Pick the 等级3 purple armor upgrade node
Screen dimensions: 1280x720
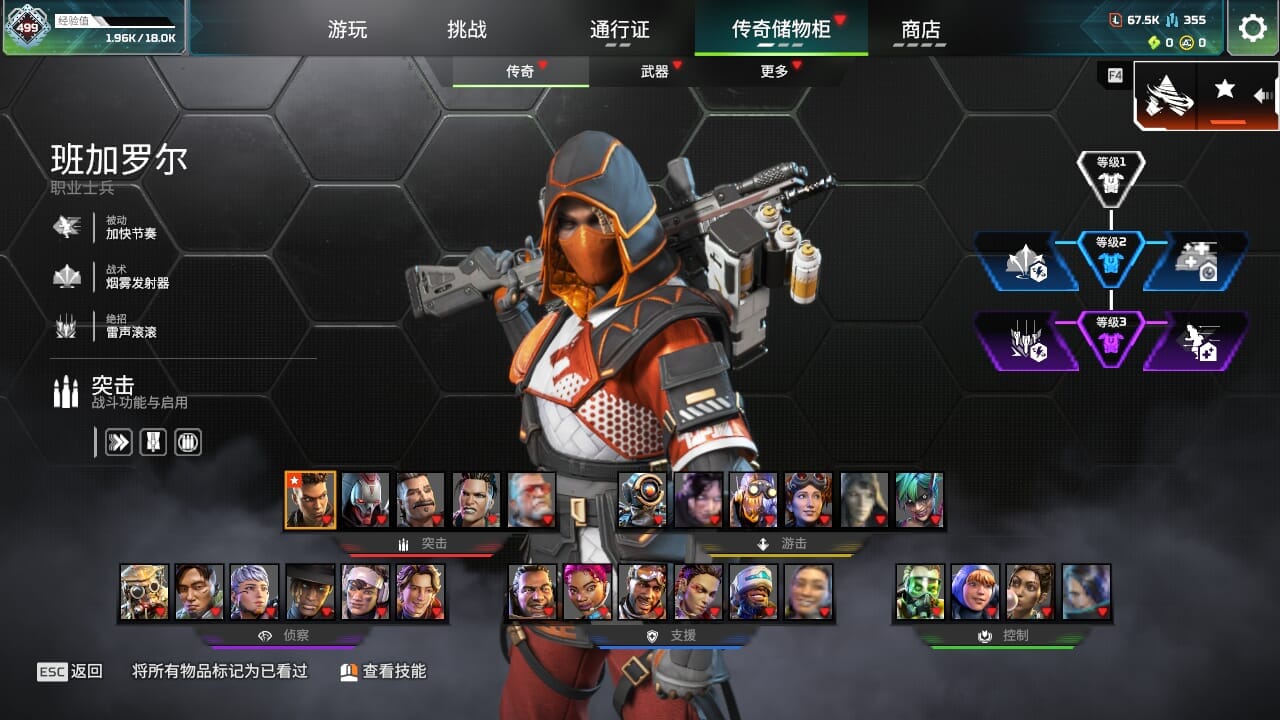(1111, 337)
